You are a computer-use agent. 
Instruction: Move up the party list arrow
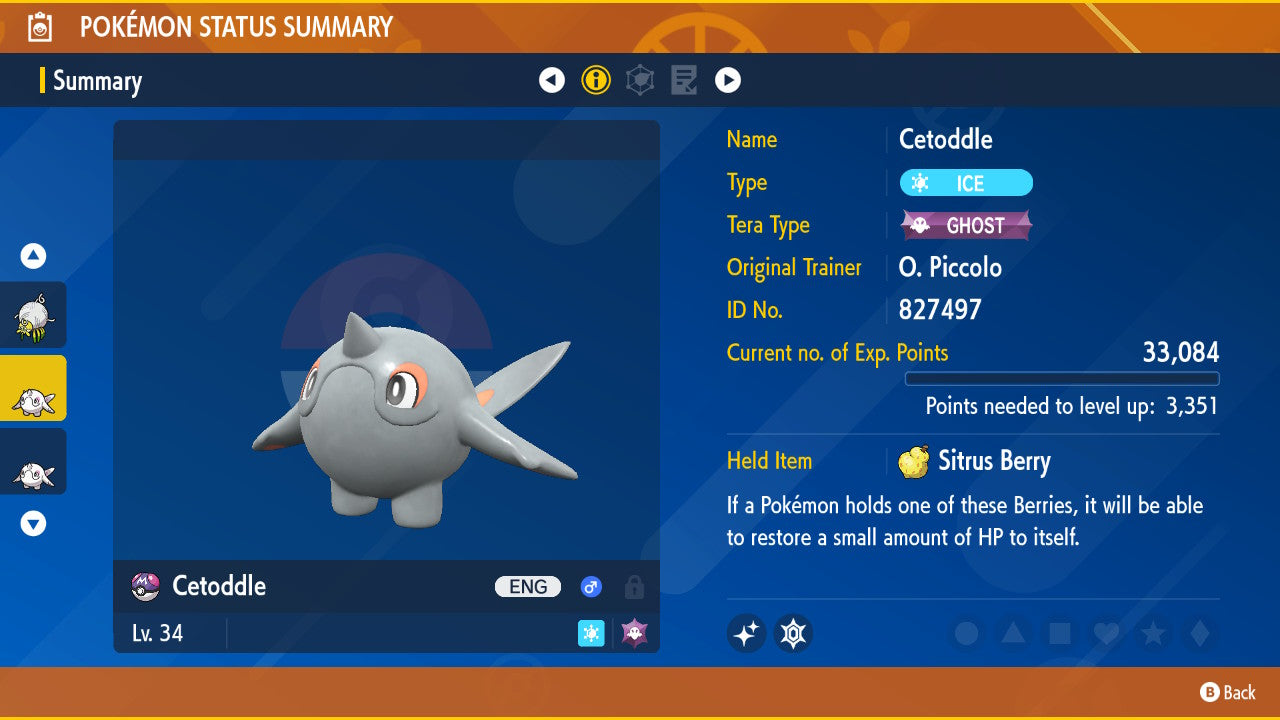tap(34, 256)
